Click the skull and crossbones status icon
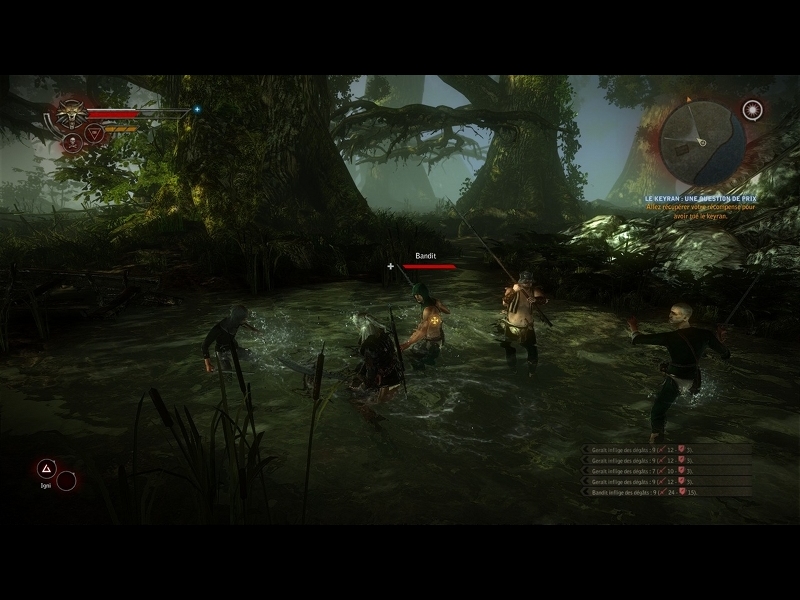Screen dimensions: 800x600 click(x=73, y=143)
